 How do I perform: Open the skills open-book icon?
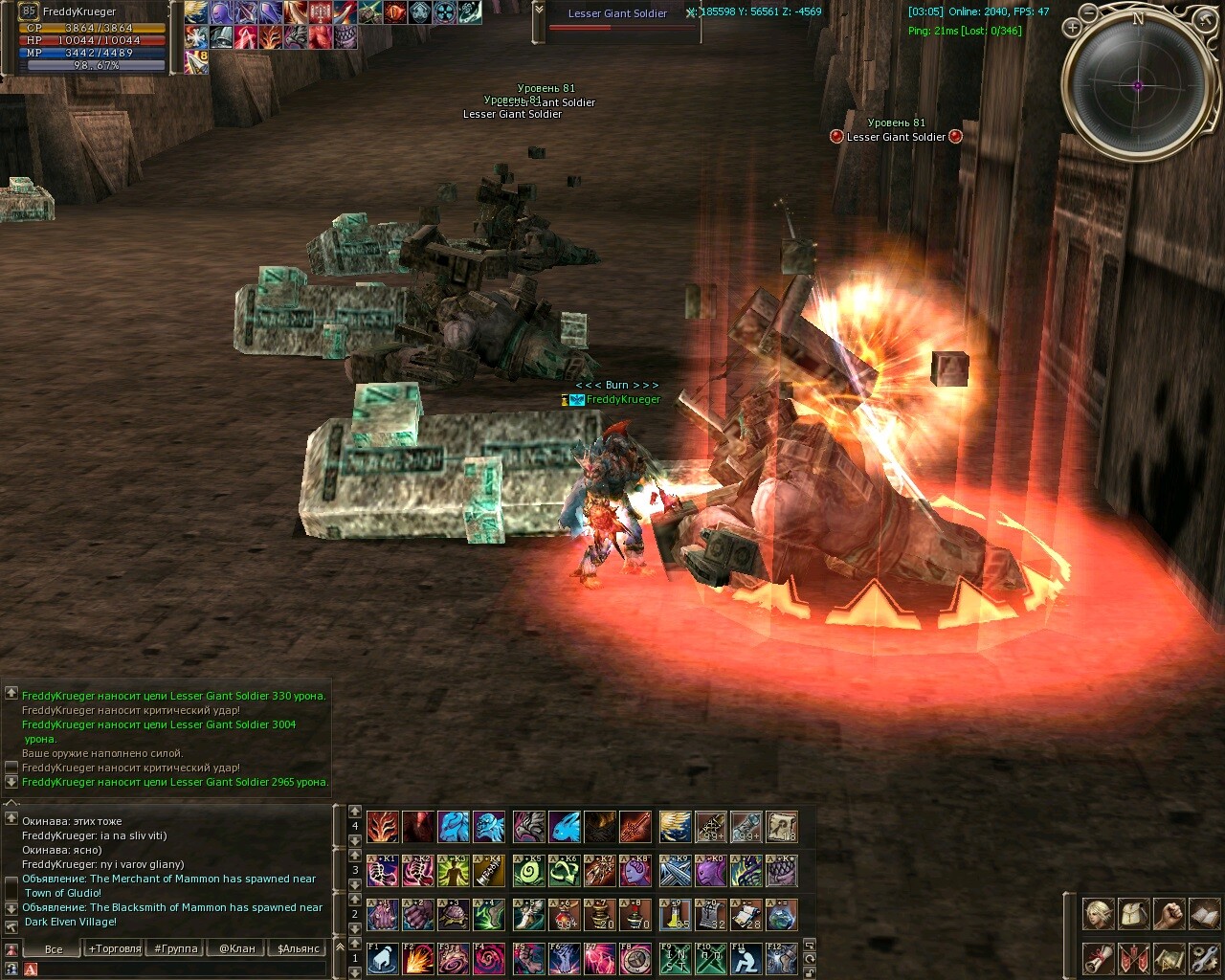tap(1204, 914)
